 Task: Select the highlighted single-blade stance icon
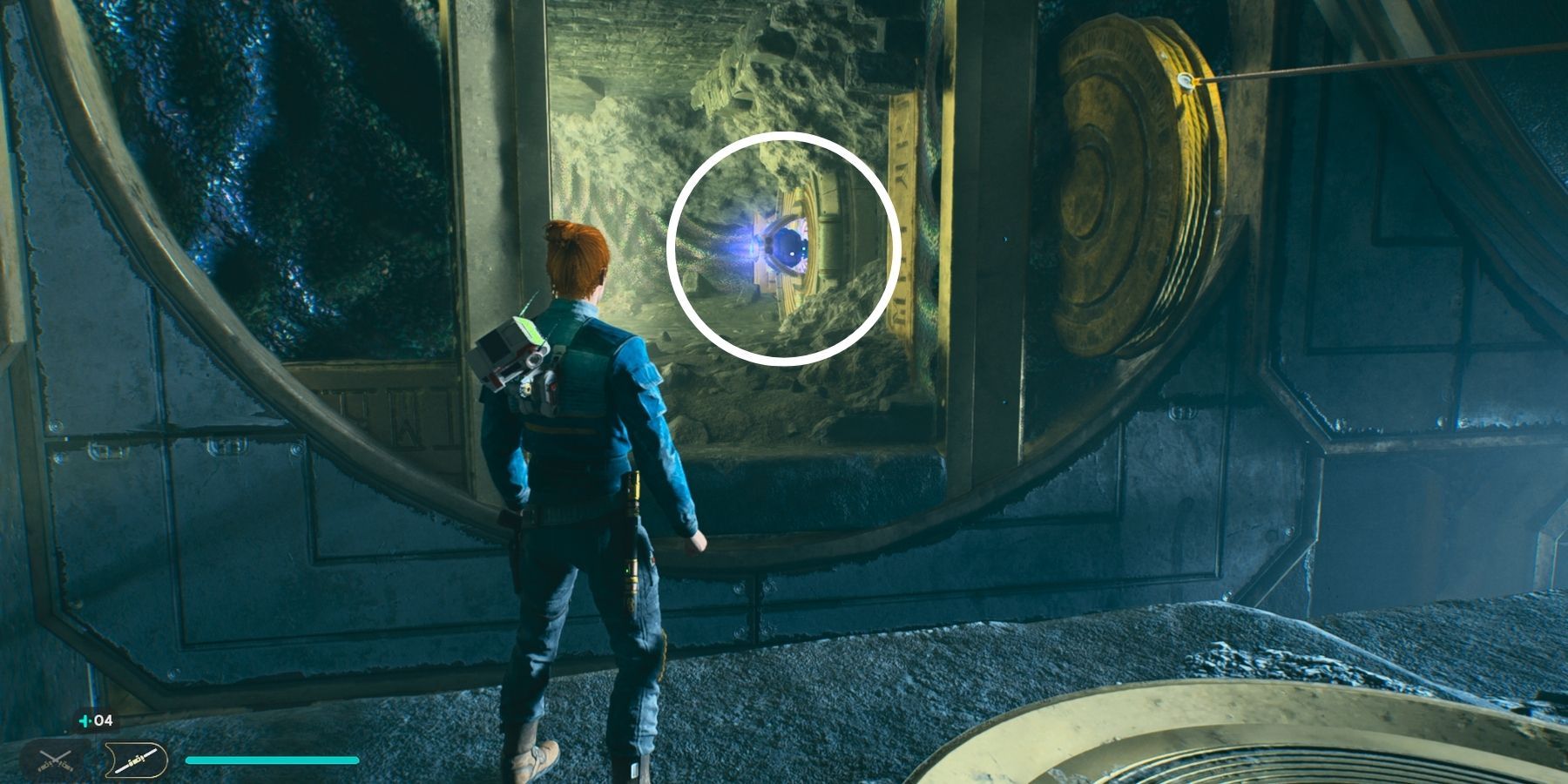(x=135, y=760)
